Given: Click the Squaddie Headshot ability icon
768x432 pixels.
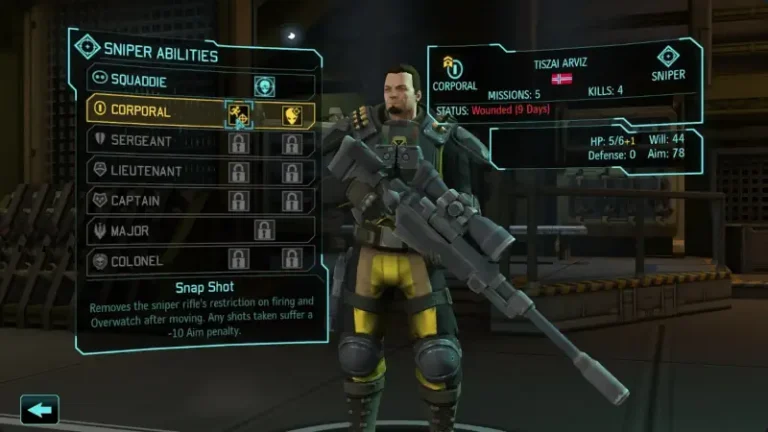Looking at the screenshot, I should [x=264, y=86].
